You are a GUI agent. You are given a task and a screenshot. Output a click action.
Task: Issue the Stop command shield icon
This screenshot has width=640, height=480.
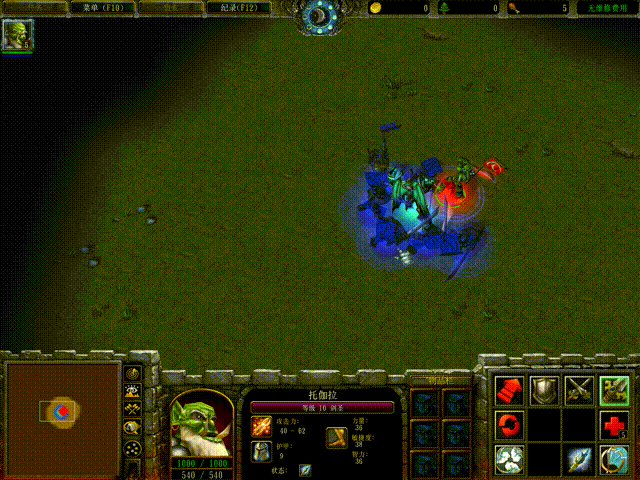(x=544, y=390)
